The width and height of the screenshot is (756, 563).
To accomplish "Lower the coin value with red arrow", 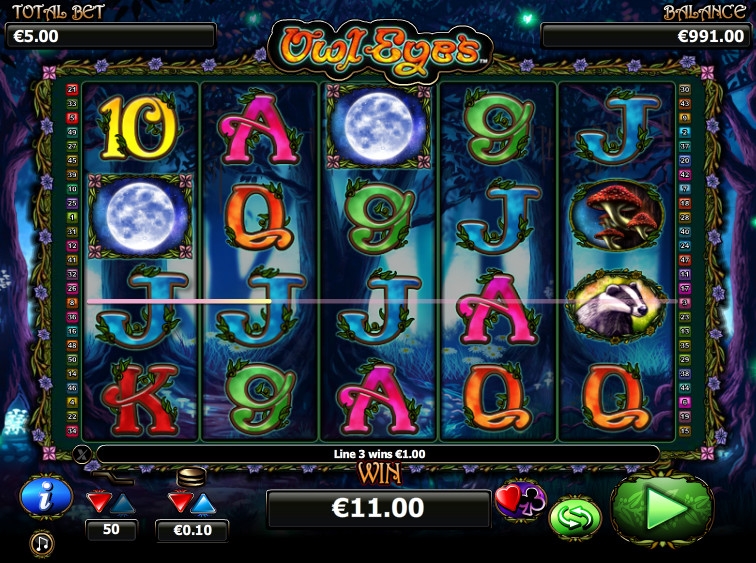I will (x=180, y=501).
